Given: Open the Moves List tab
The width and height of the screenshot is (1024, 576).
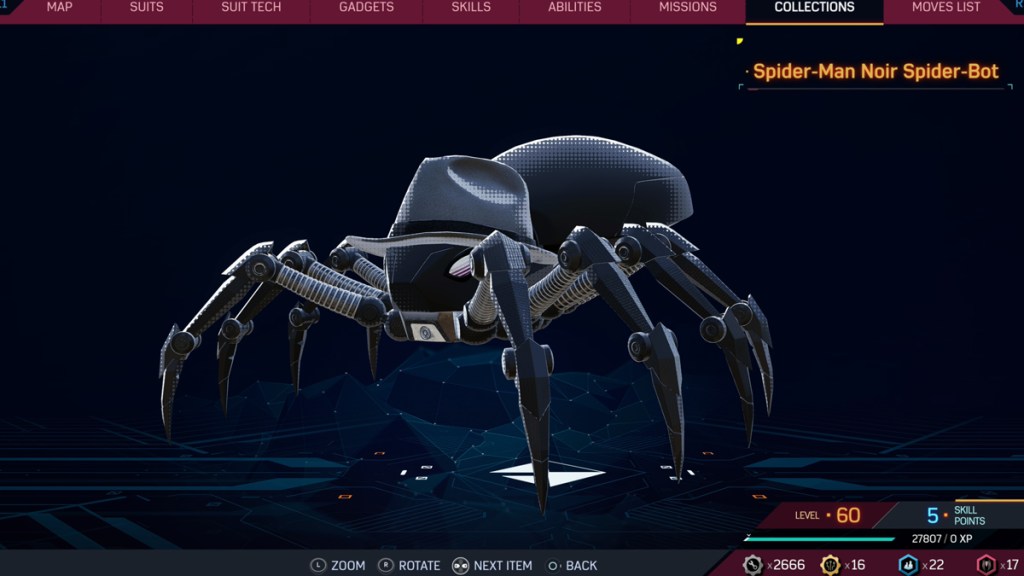Looking at the screenshot, I should click(946, 8).
